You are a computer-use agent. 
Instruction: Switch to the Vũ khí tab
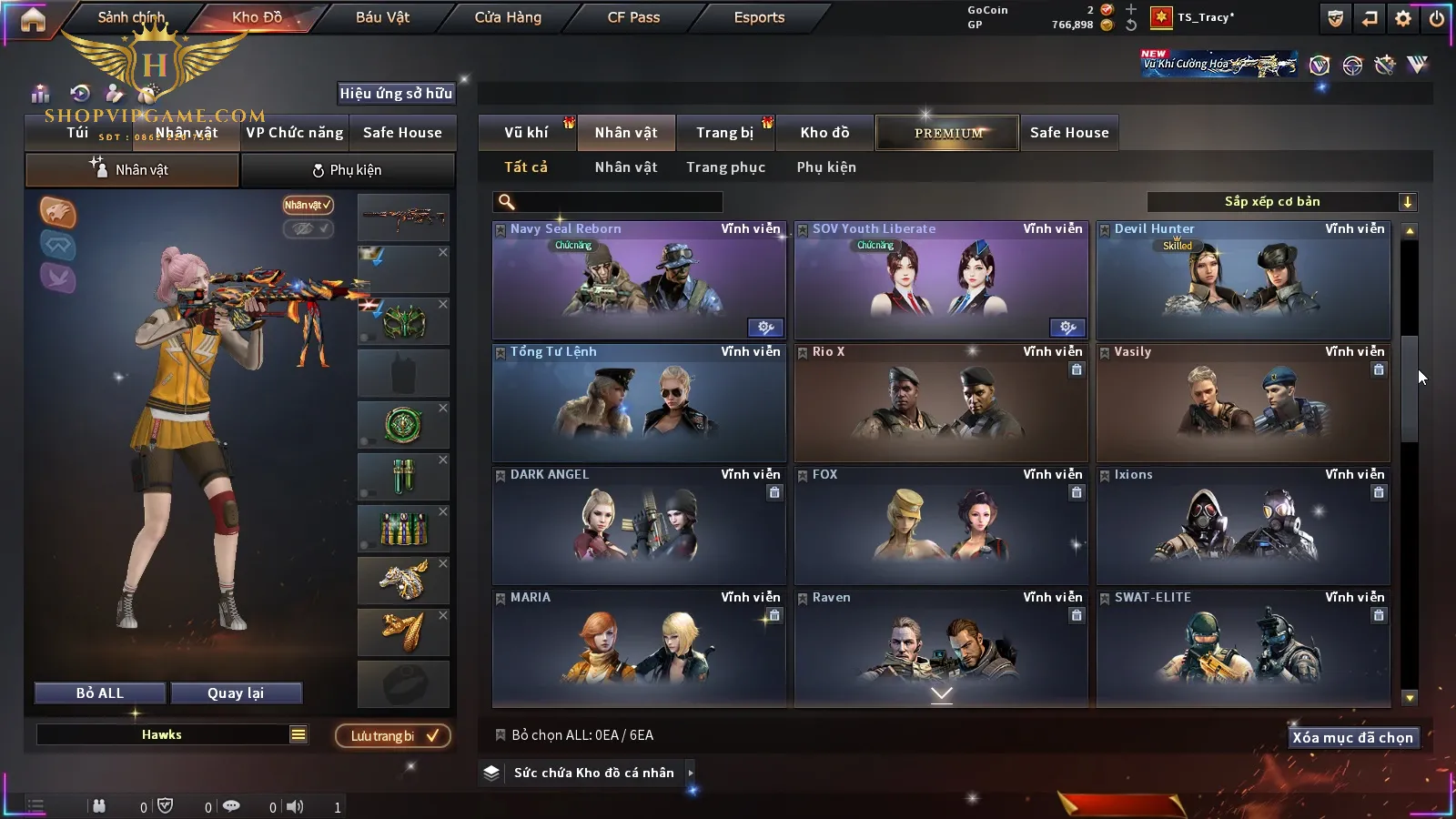526,133
